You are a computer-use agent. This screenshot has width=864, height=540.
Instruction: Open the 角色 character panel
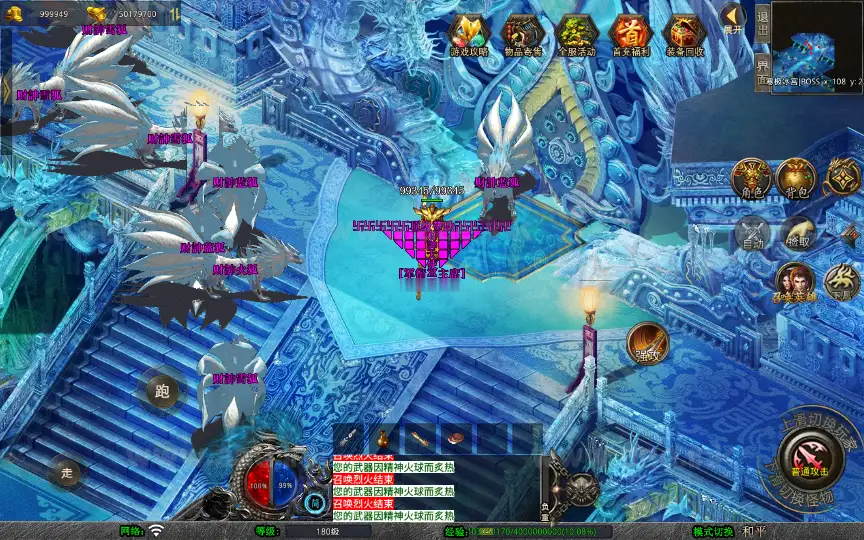coord(752,178)
